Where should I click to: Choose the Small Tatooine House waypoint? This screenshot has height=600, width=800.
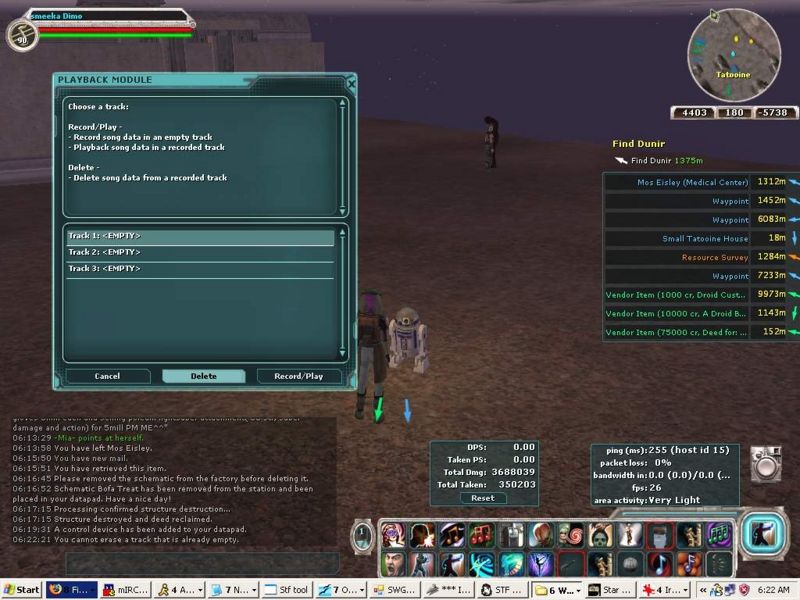pyautogui.click(x=704, y=239)
